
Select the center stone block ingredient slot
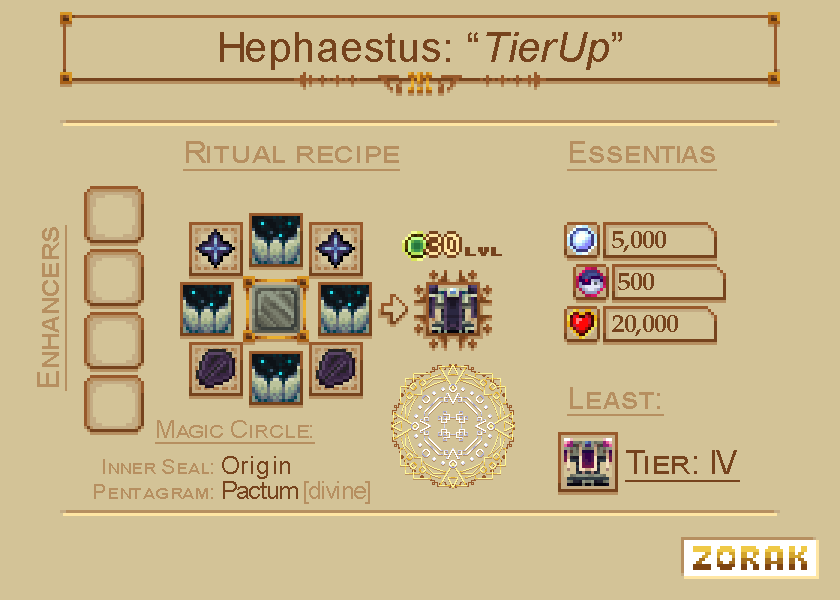click(275, 309)
